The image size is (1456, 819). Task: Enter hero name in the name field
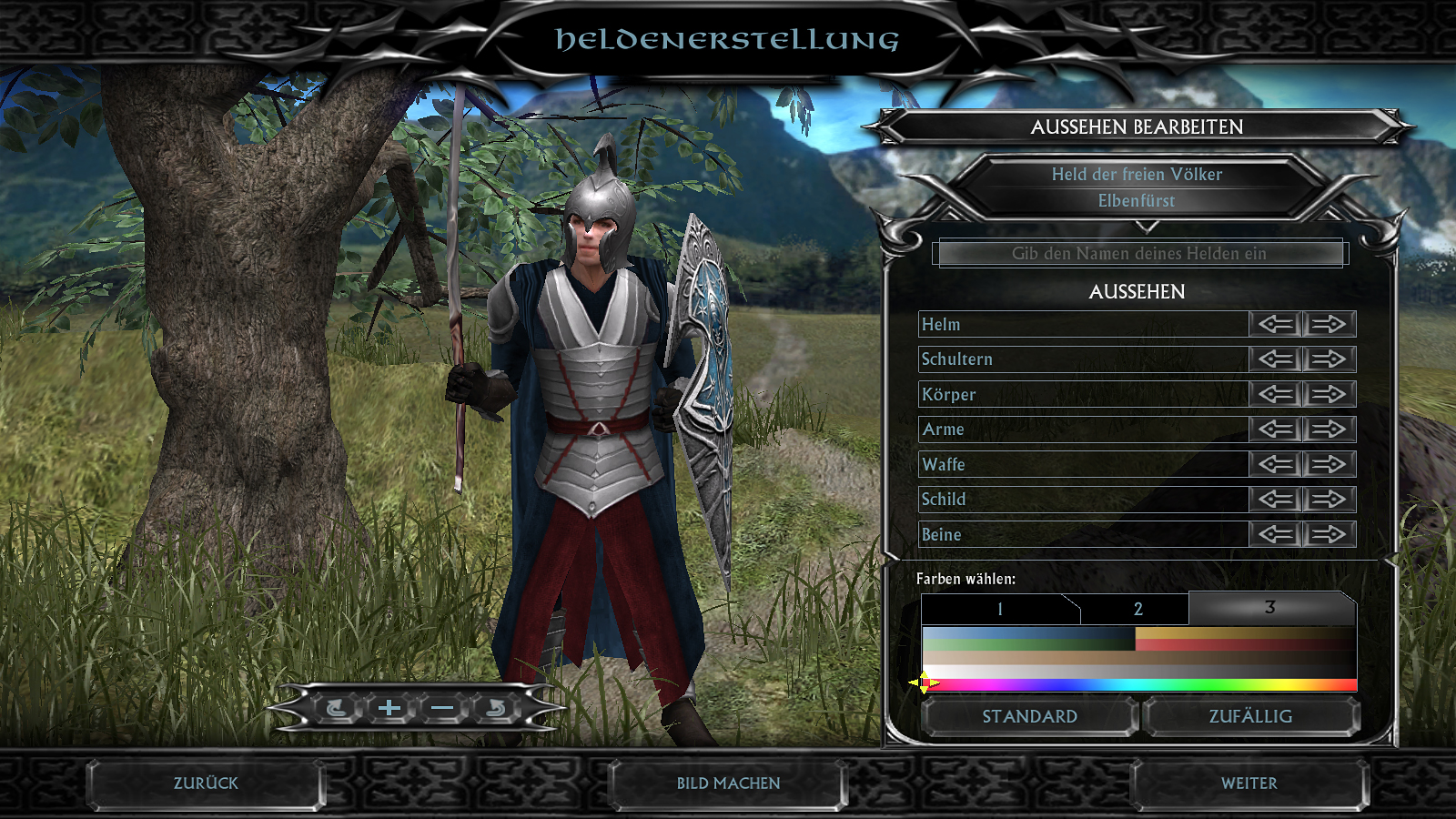tap(1139, 254)
